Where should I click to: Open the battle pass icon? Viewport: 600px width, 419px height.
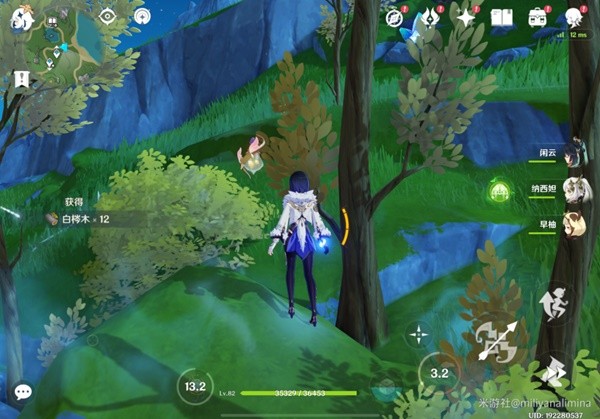(430, 17)
